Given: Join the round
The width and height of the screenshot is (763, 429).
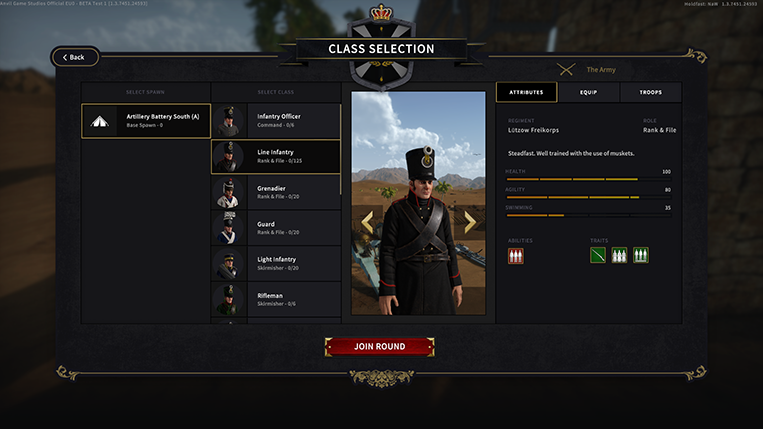Looking at the screenshot, I should pyautogui.click(x=379, y=347).
